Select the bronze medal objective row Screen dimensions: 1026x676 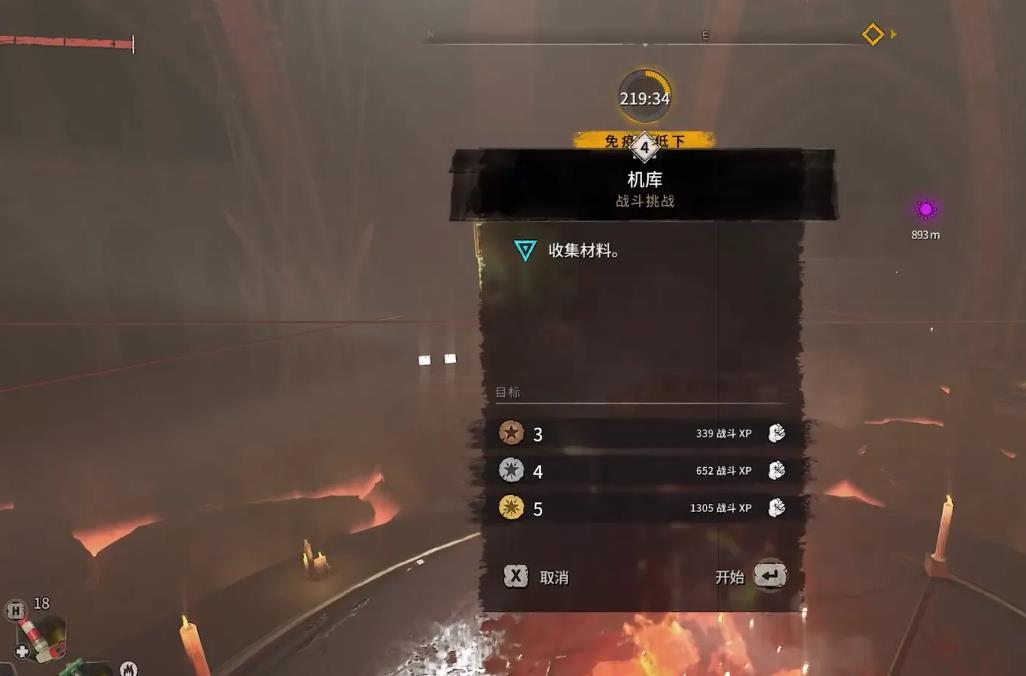point(641,433)
